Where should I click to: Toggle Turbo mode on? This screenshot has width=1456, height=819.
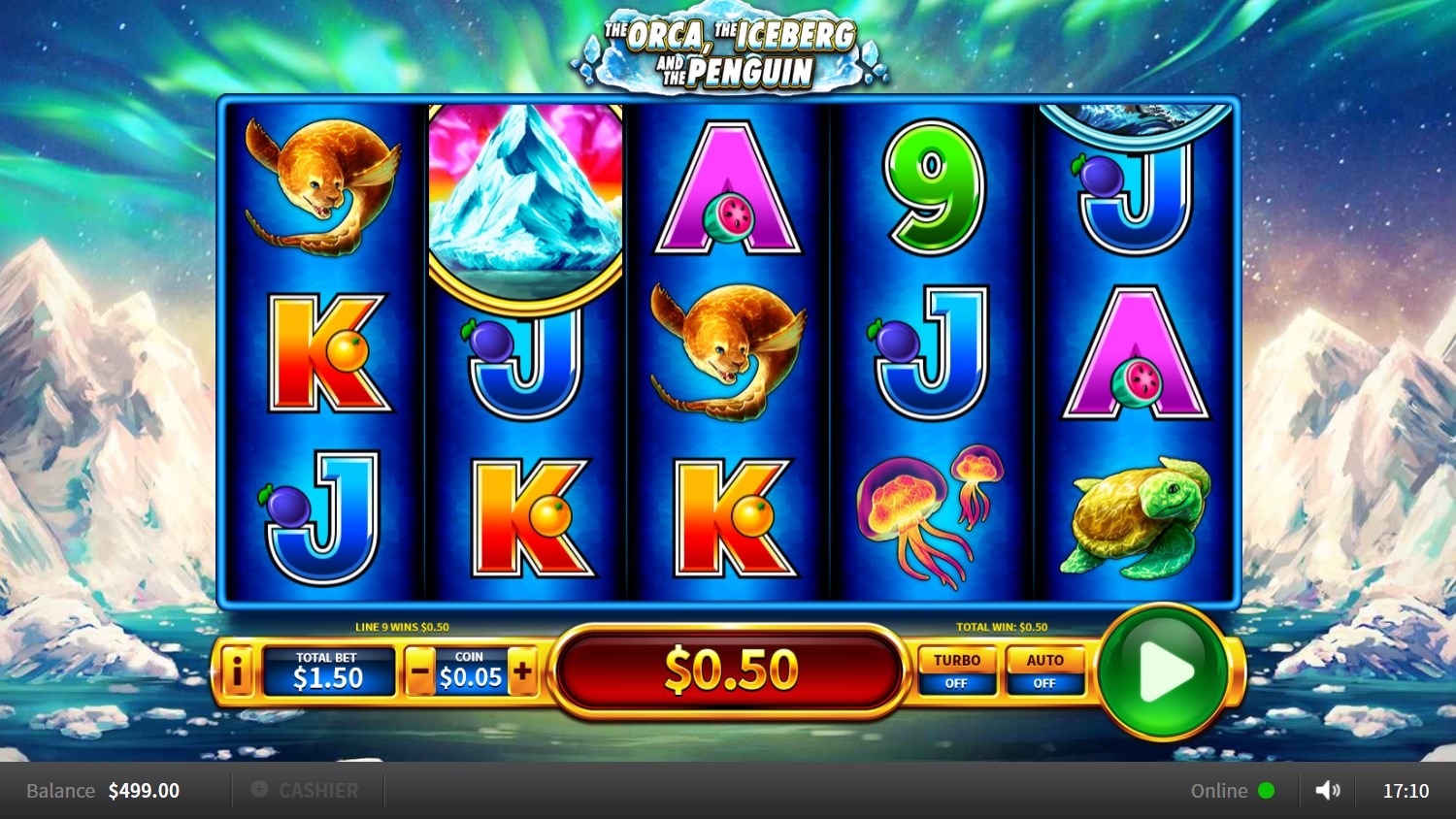pos(956,671)
